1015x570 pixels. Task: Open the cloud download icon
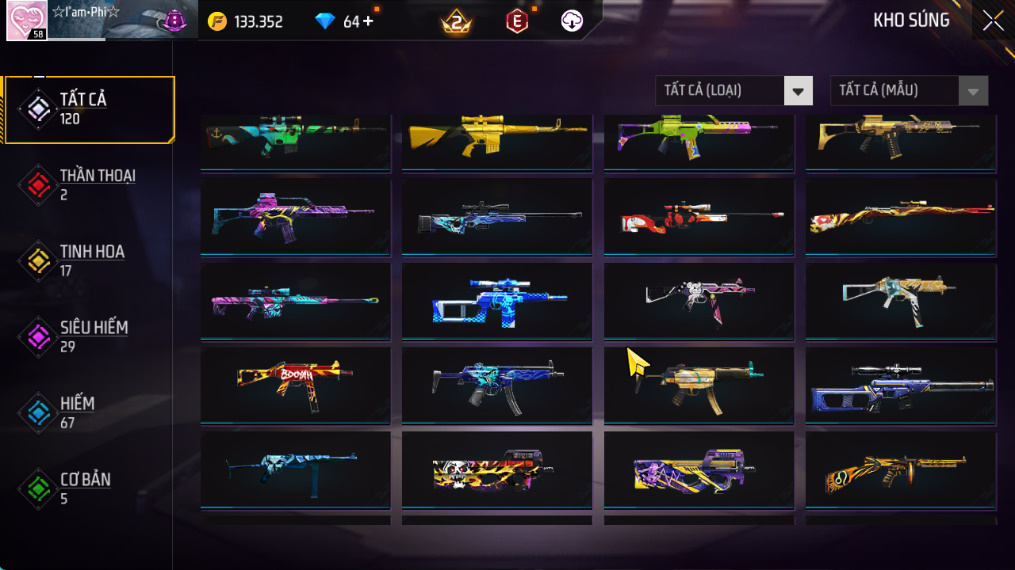pyautogui.click(x=572, y=21)
